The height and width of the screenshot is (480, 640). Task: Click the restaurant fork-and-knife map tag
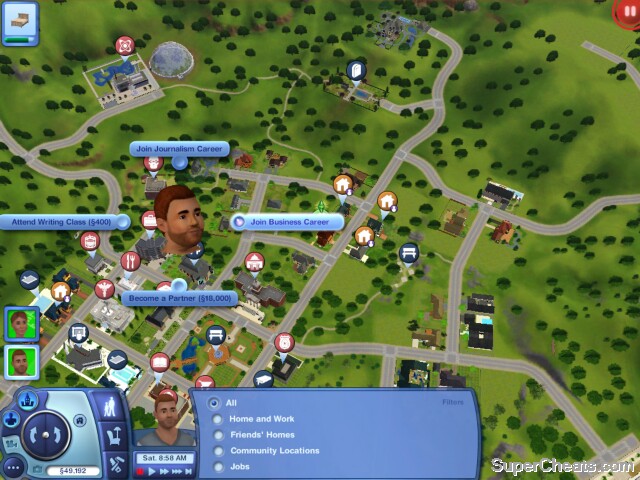129,262
